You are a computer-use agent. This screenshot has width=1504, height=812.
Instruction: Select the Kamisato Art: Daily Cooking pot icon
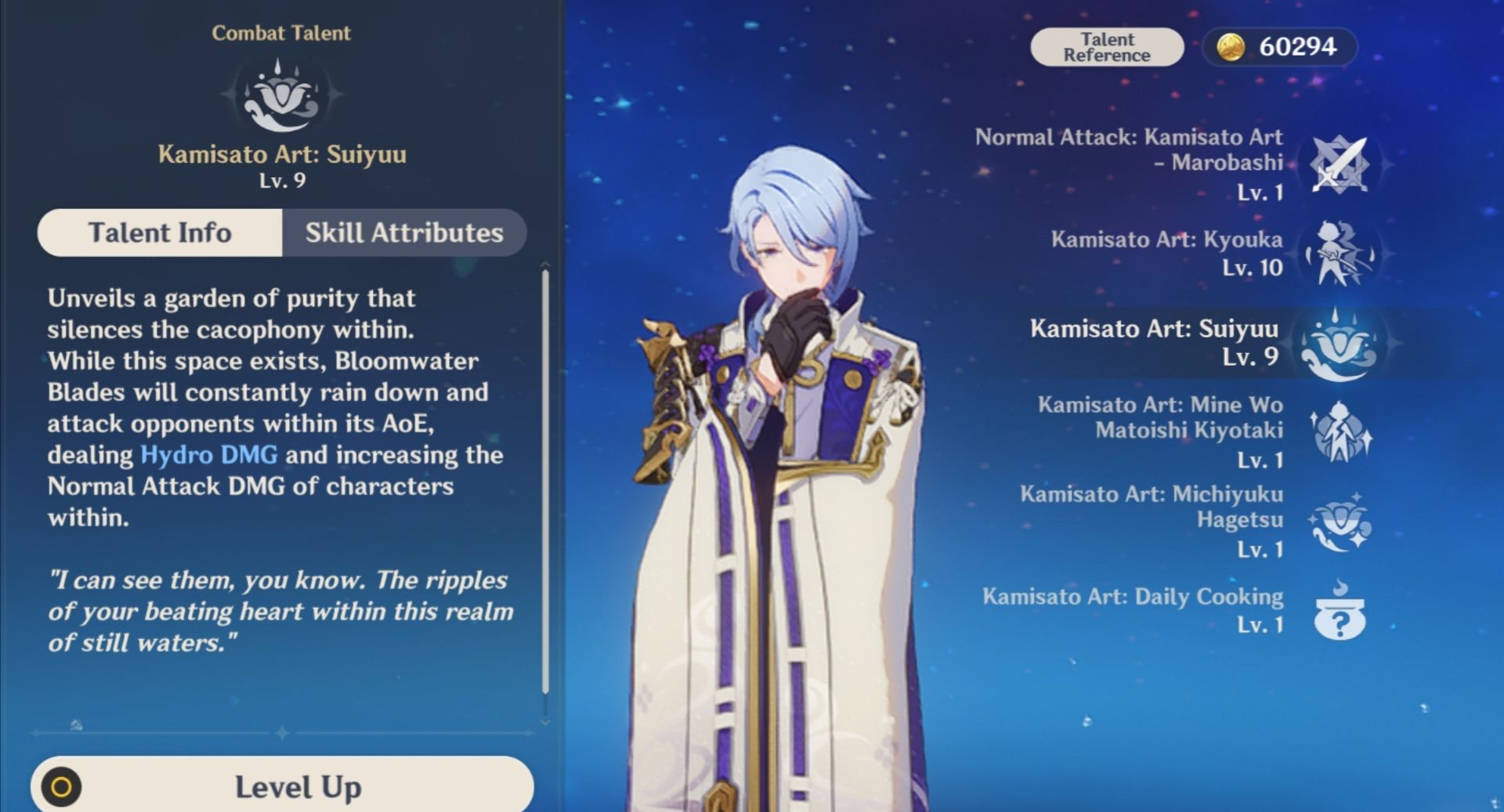(x=1339, y=613)
